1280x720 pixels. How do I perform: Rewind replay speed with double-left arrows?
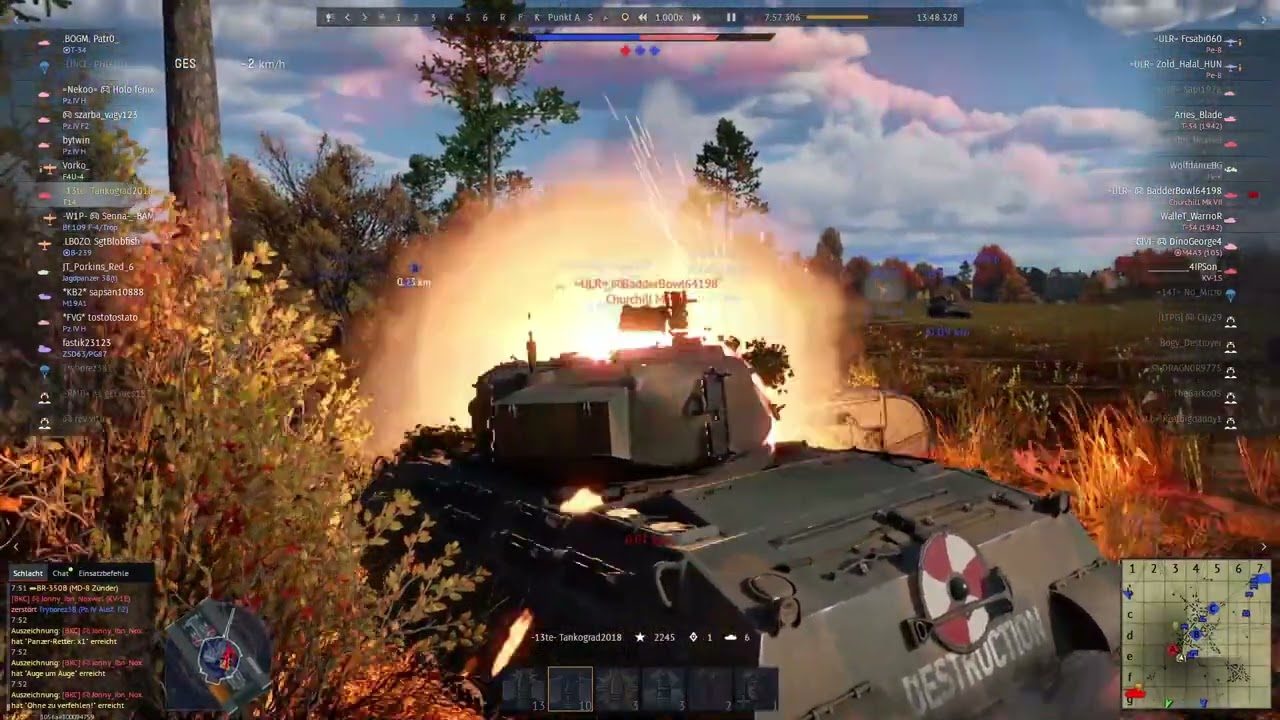point(642,17)
